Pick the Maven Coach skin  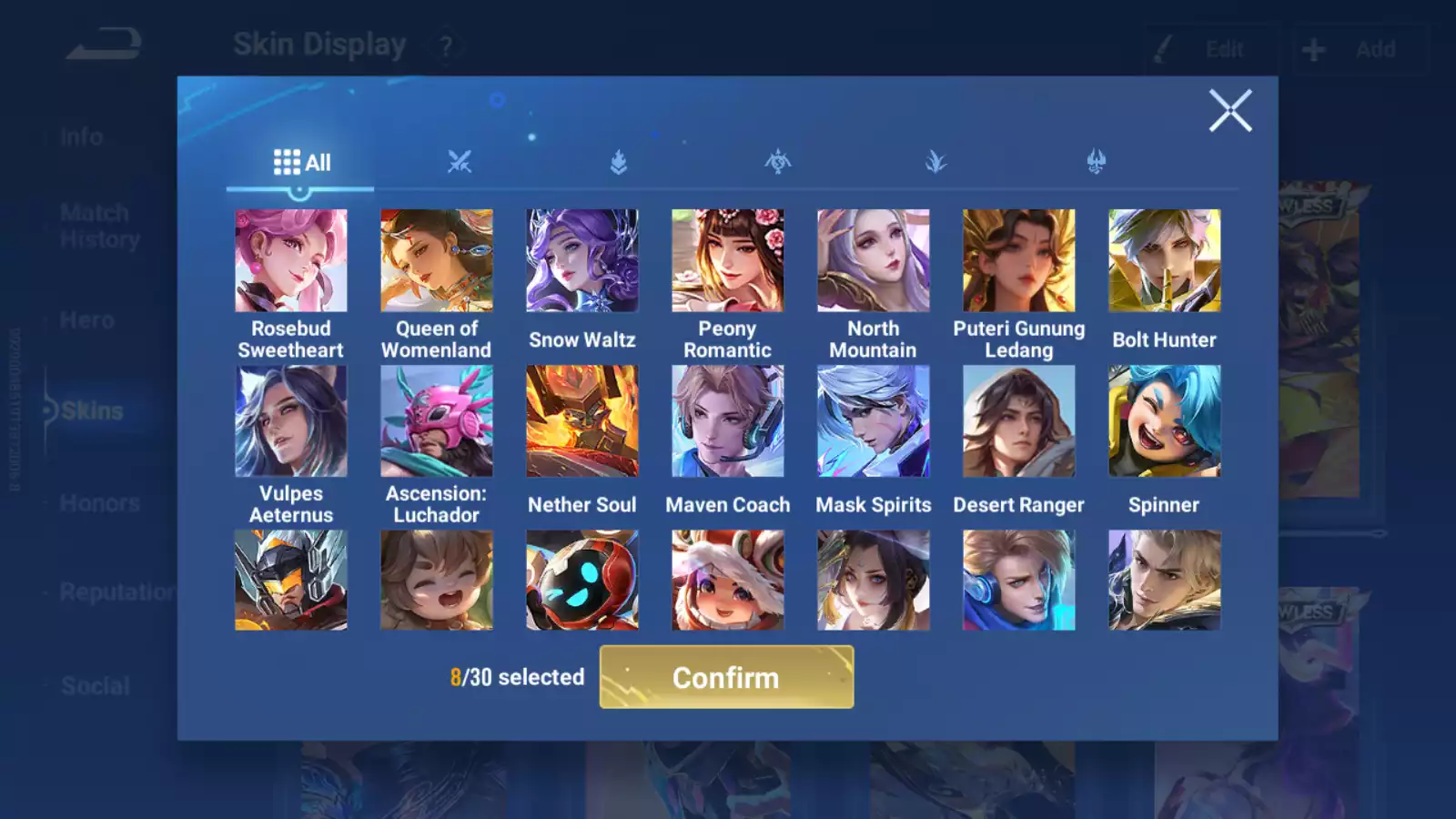point(727,421)
